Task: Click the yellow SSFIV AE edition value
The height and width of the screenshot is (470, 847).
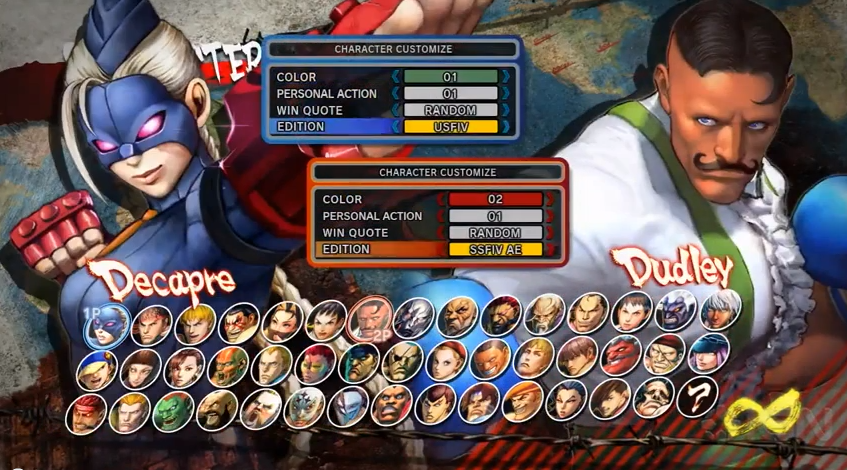Action: [495, 249]
